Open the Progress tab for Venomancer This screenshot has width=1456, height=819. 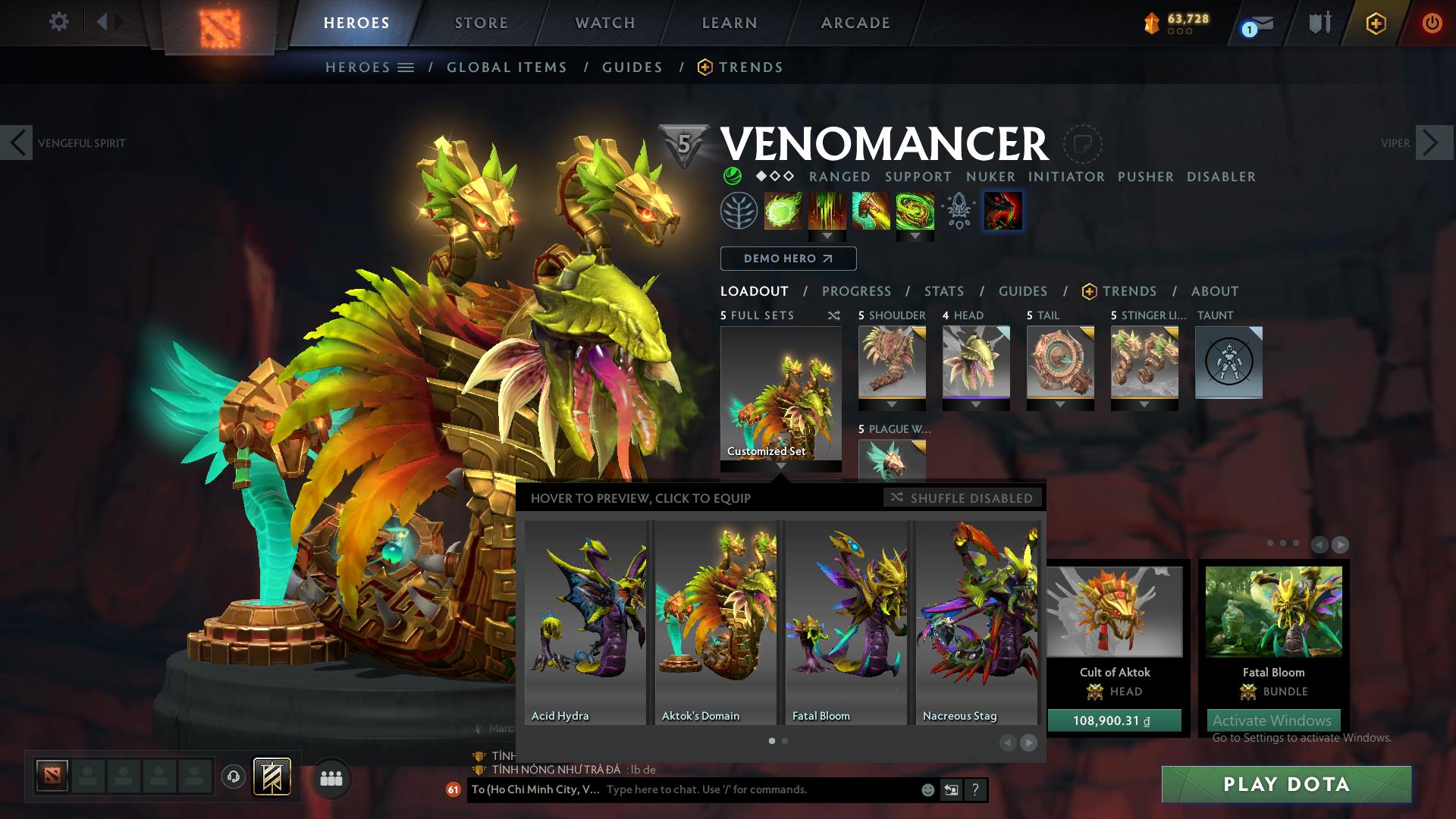[x=856, y=291]
